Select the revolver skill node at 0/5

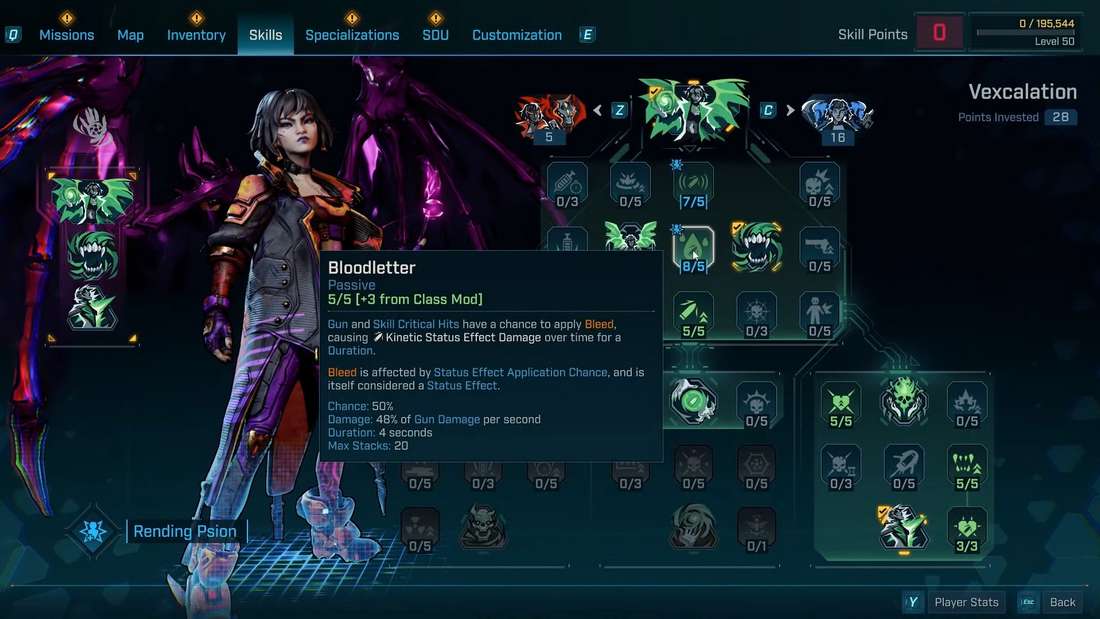click(820, 248)
